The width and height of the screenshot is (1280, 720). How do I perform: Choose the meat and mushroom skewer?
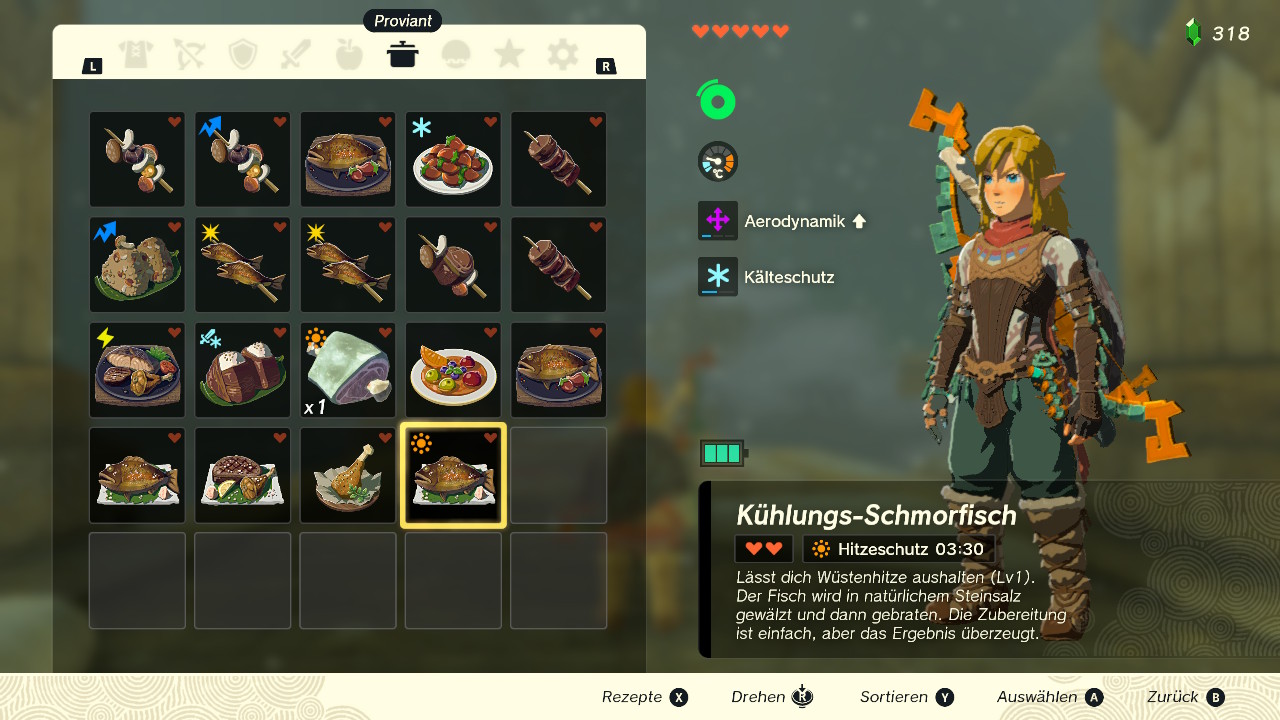(453, 265)
